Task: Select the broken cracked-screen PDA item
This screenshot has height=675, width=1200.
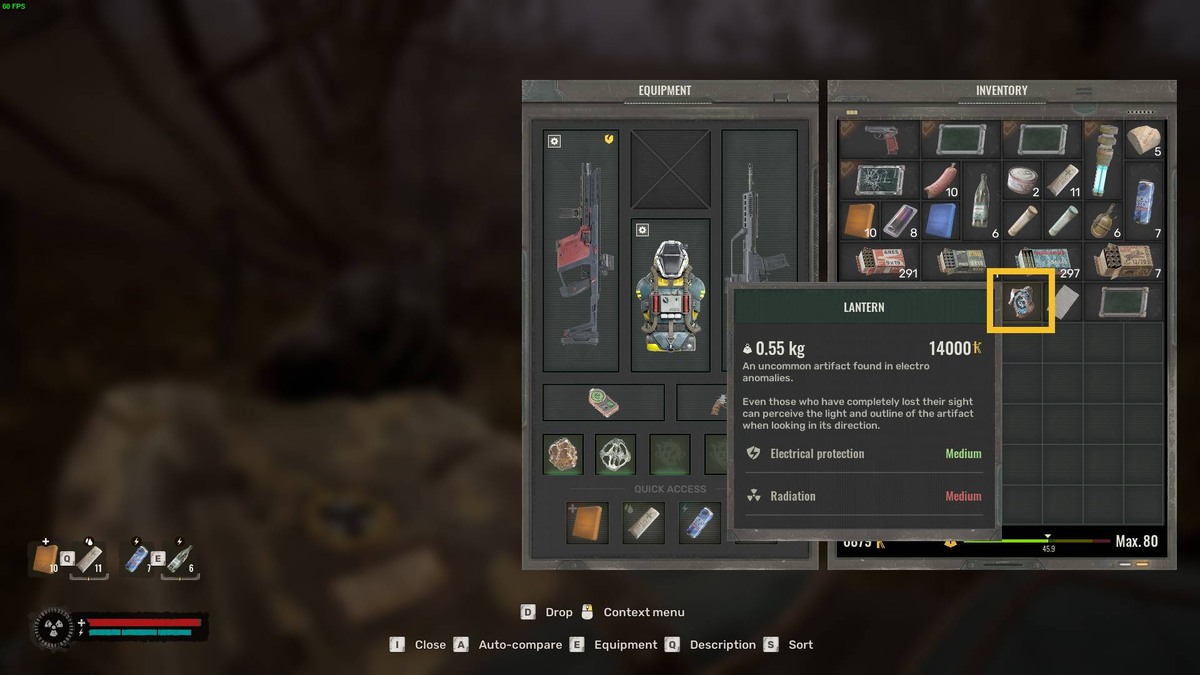Action: coord(879,181)
